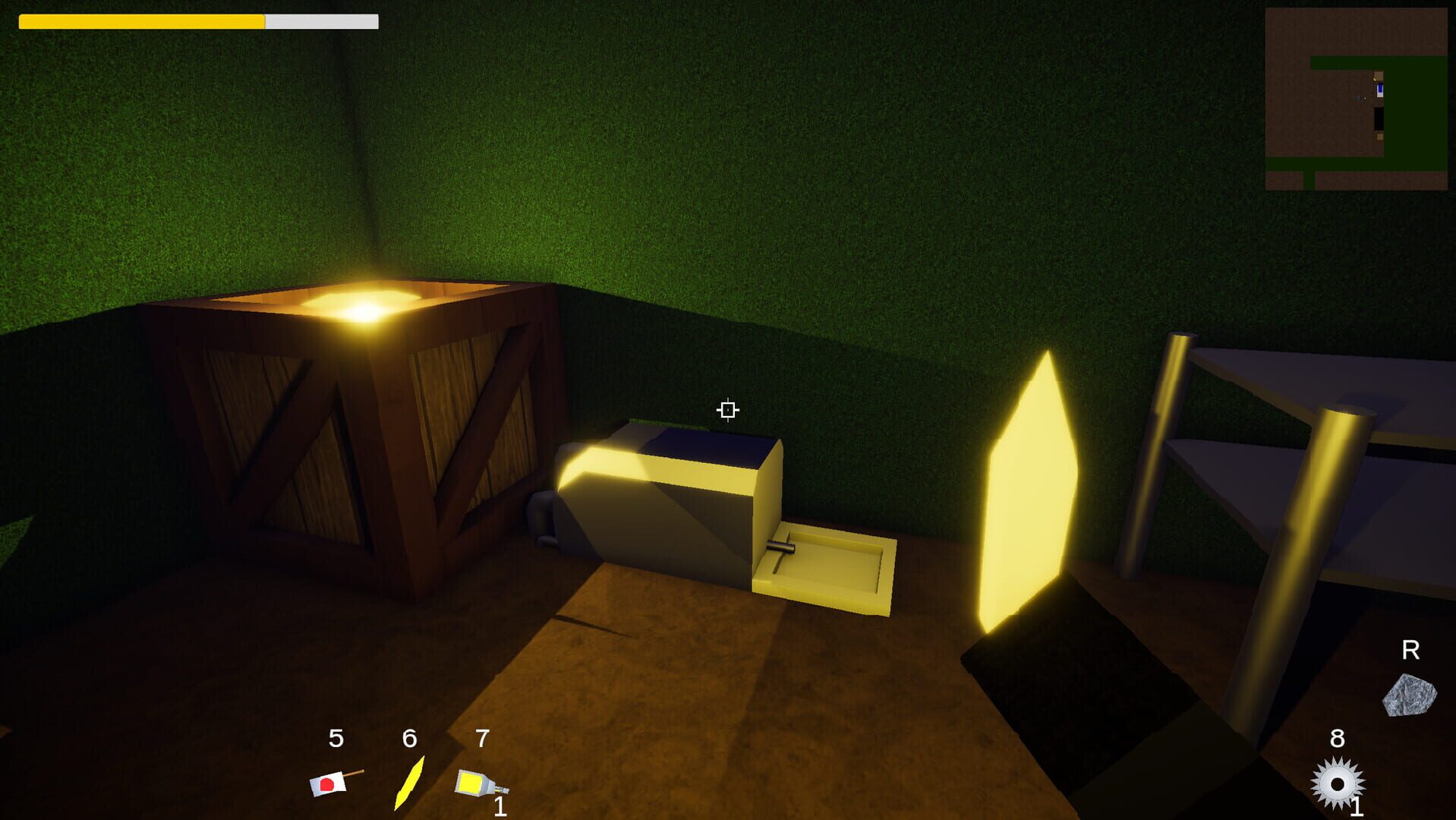This screenshot has width=1456, height=820.
Task: Click the number 5 hotbar label
Action: coord(335,737)
